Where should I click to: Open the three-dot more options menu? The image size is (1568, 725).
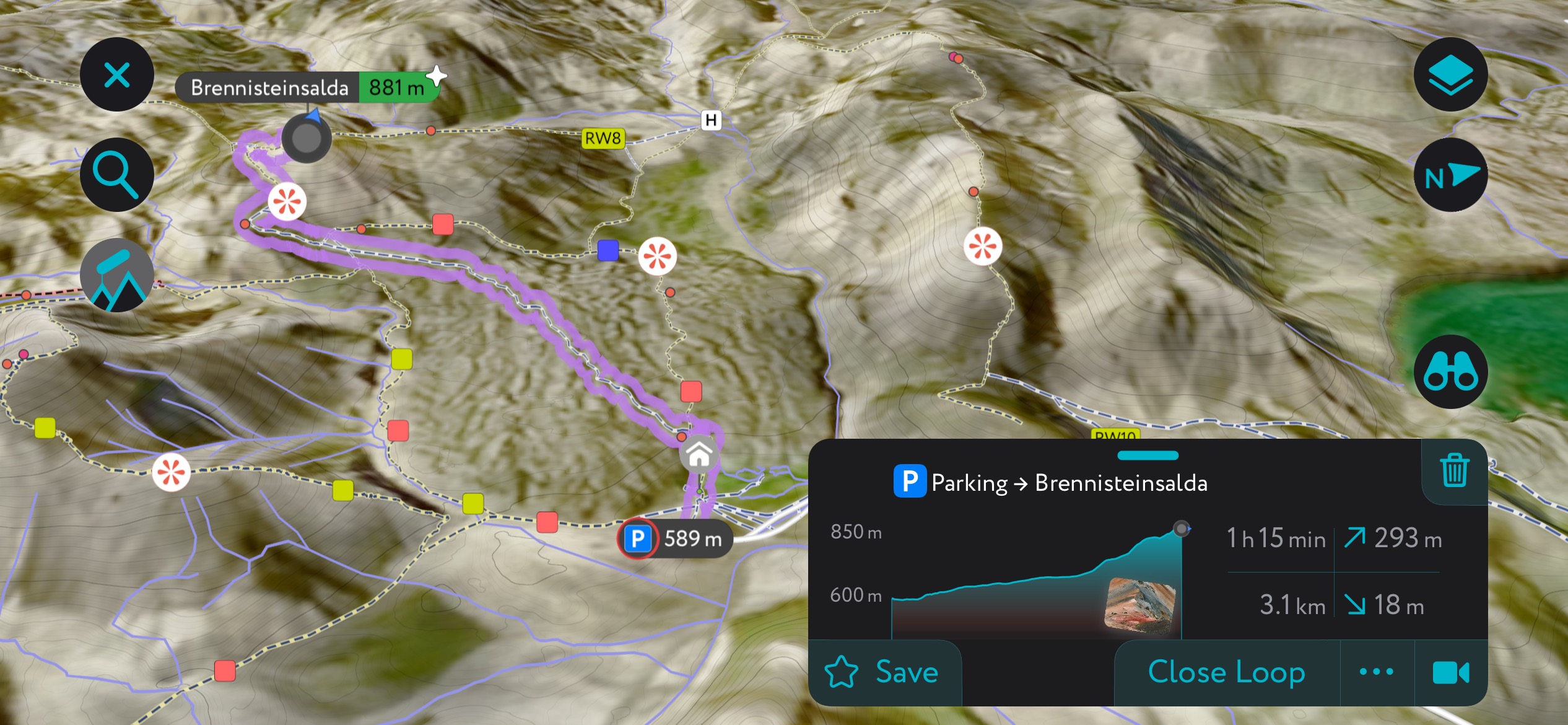[x=1377, y=672]
